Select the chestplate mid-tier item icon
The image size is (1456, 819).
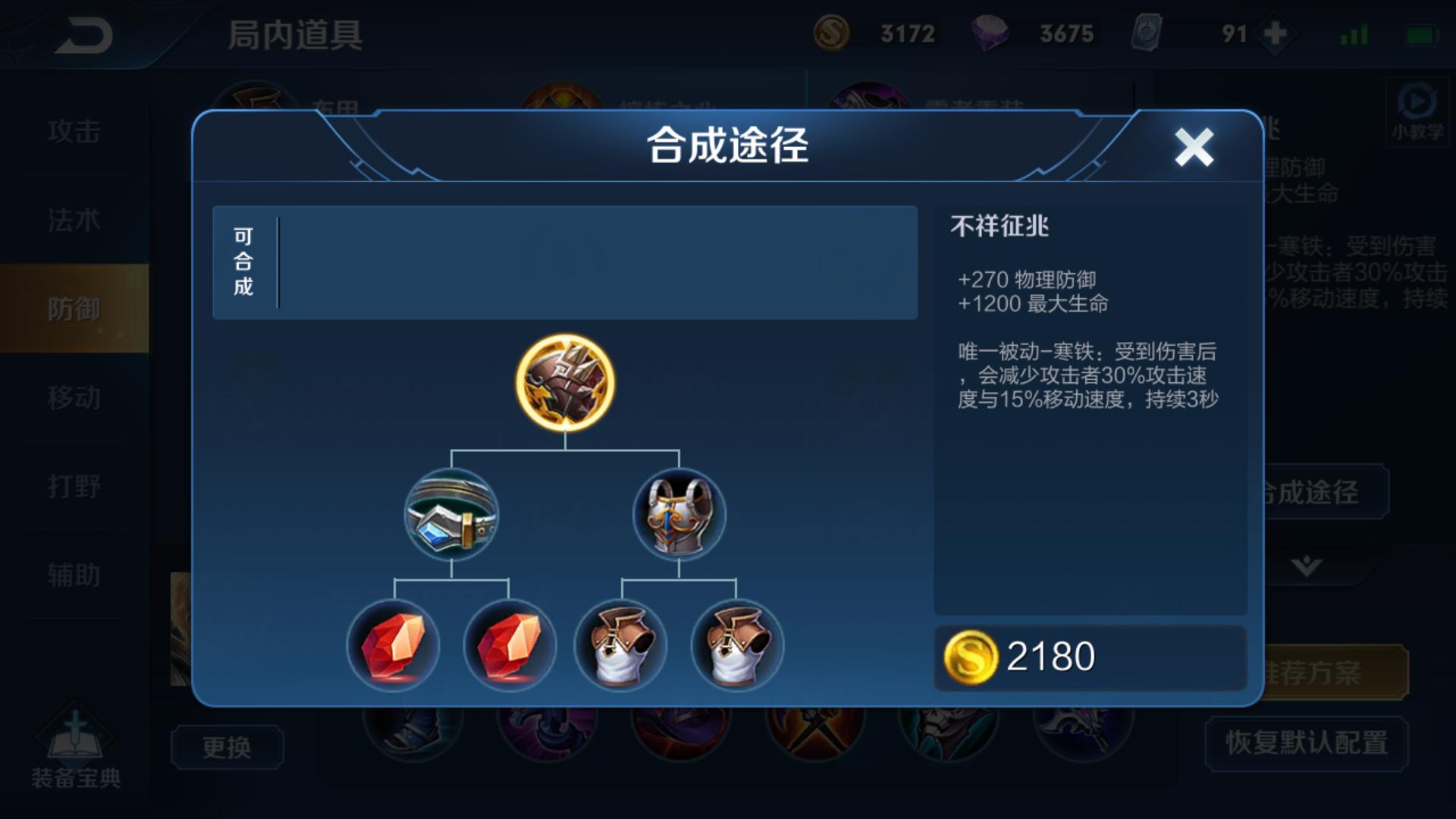679,516
